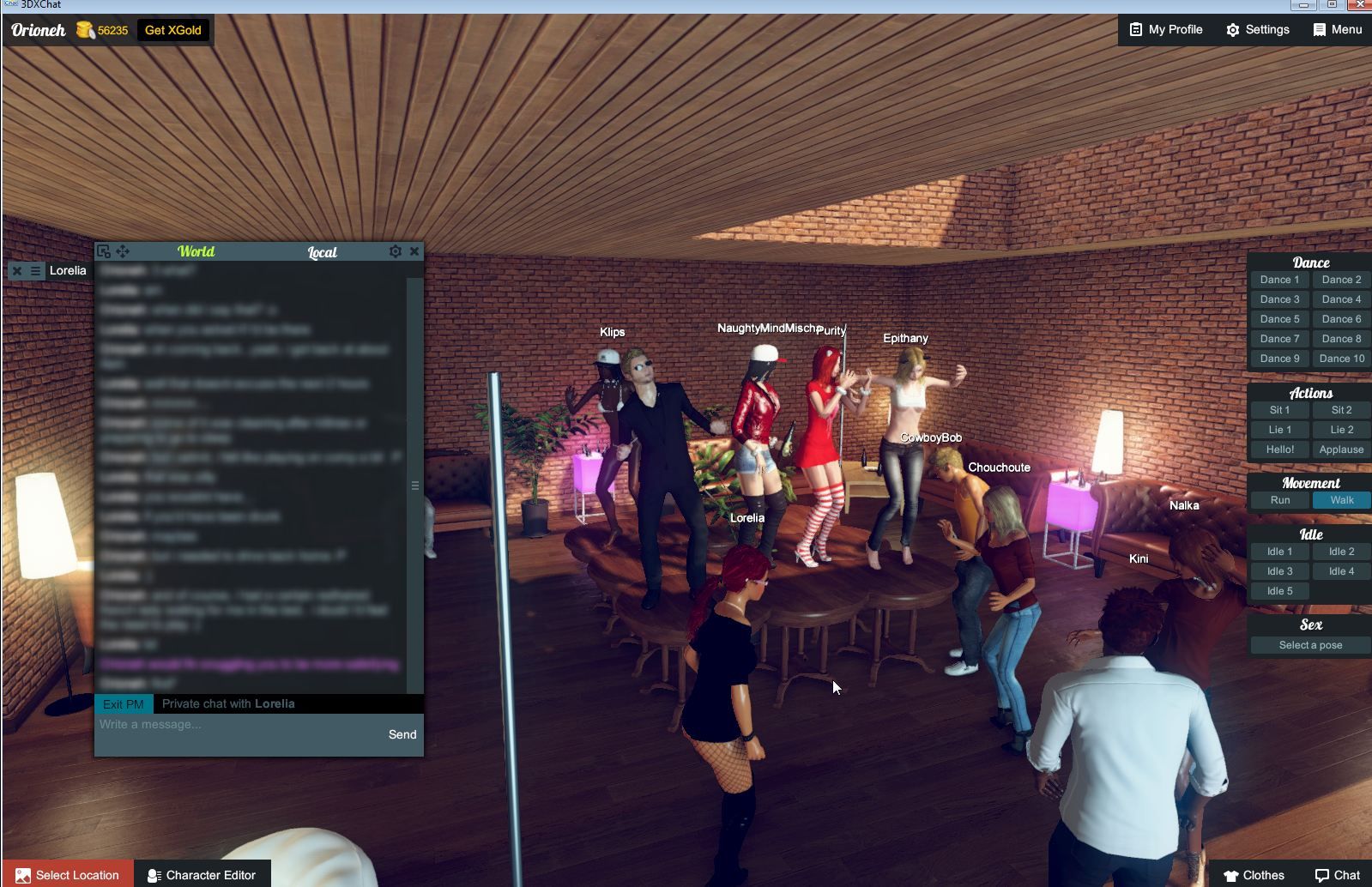The height and width of the screenshot is (887, 1372).
Task: Open the Clothes panel via shirt icon
Action: (1232, 874)
